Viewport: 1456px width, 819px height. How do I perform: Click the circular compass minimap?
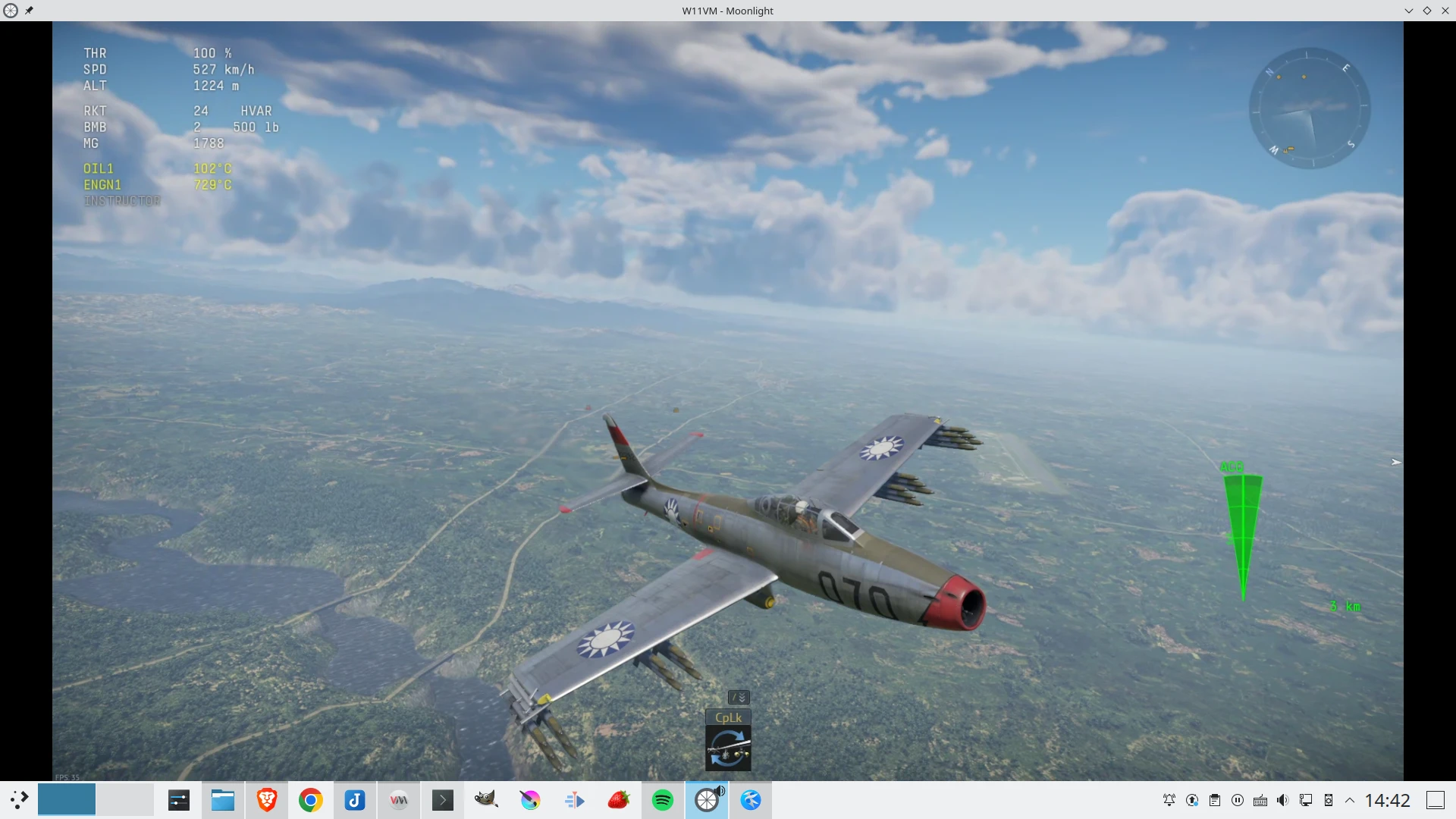click(x=1309, y=108)
